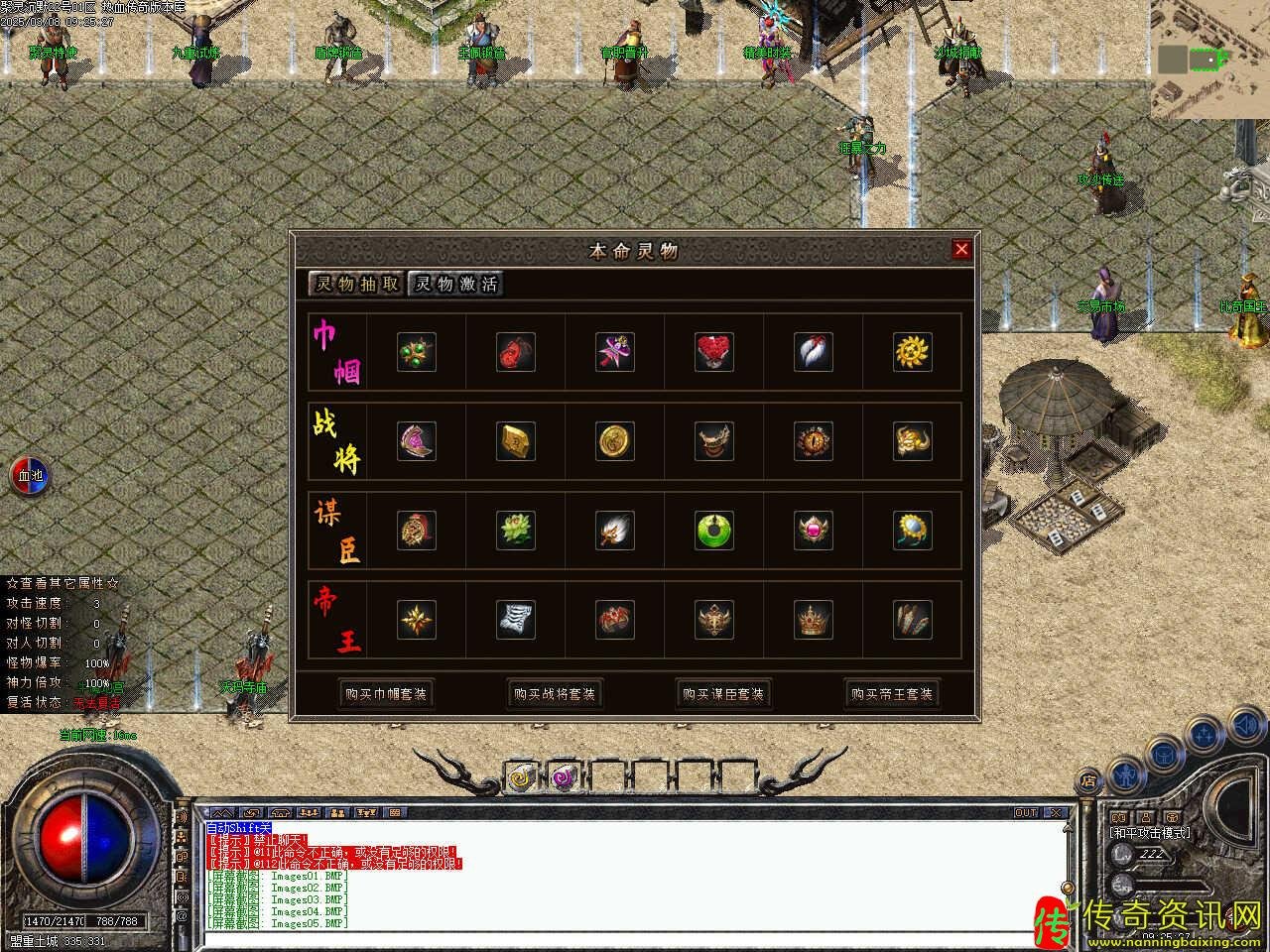Screen dimensions: 1270x952
Task: Buy the 巾帼 set with 购买巾帼套装
Action: [386, 694]
